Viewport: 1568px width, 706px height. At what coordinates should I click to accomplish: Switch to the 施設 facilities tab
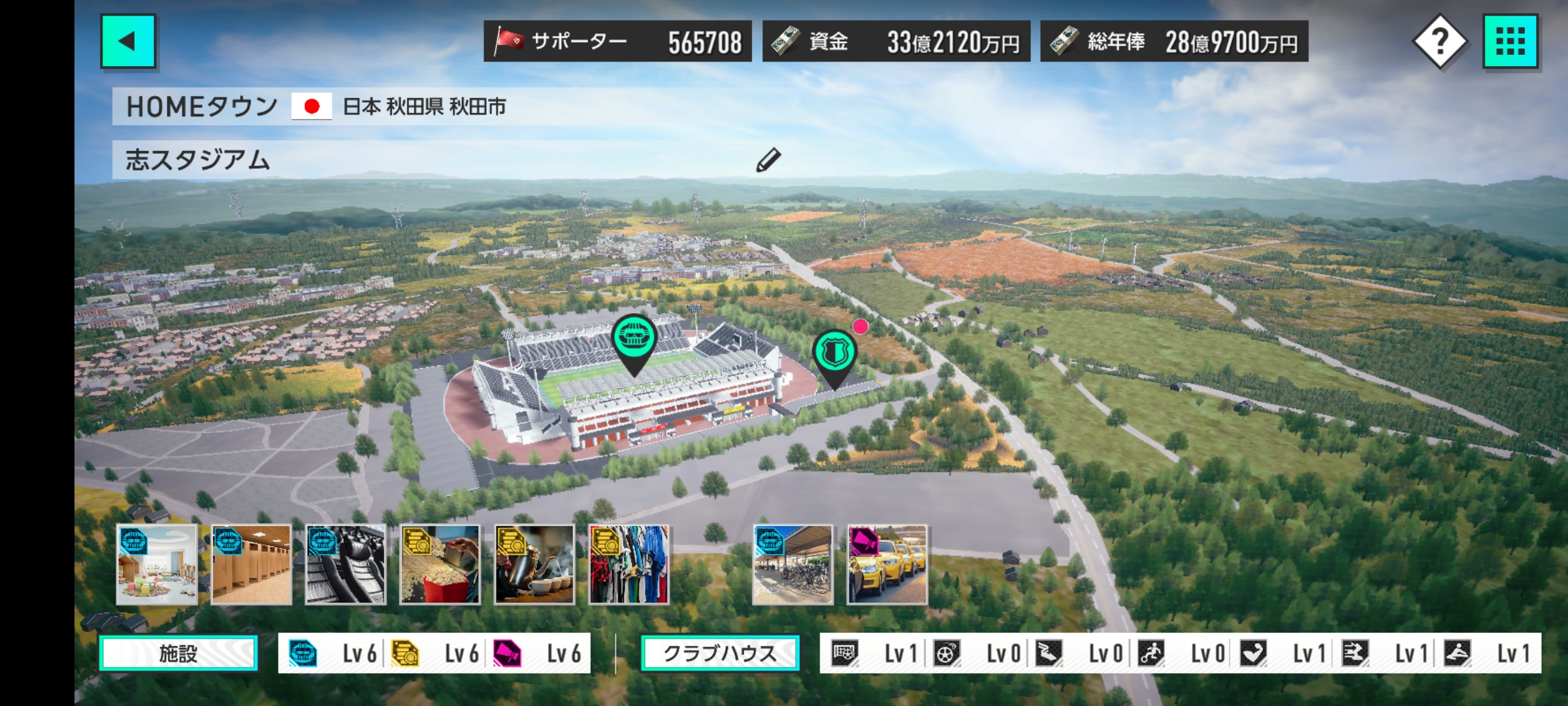pos(178,653)
